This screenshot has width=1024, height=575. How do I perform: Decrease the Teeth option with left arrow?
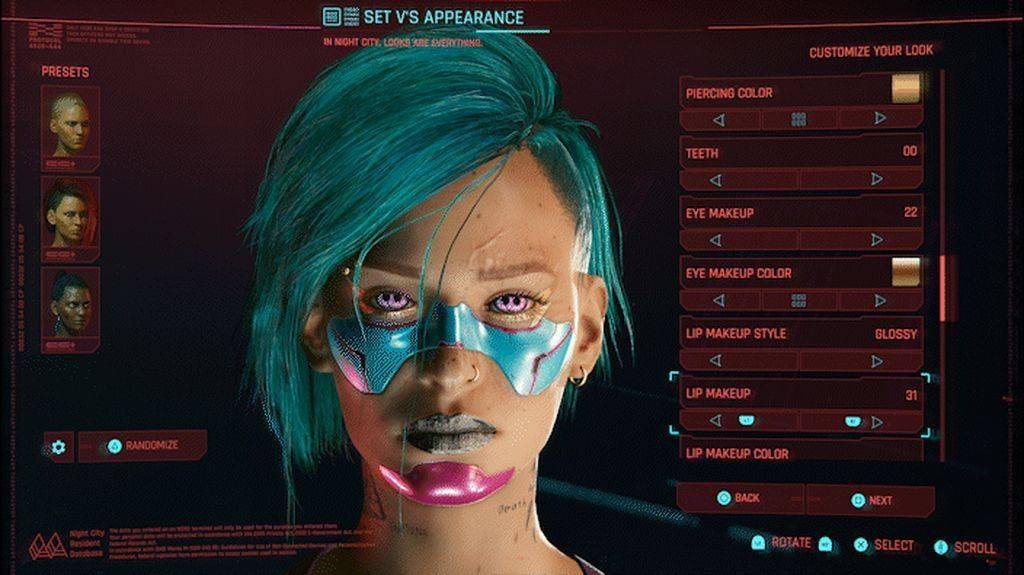pyautogui.click(x=716, y=180)
